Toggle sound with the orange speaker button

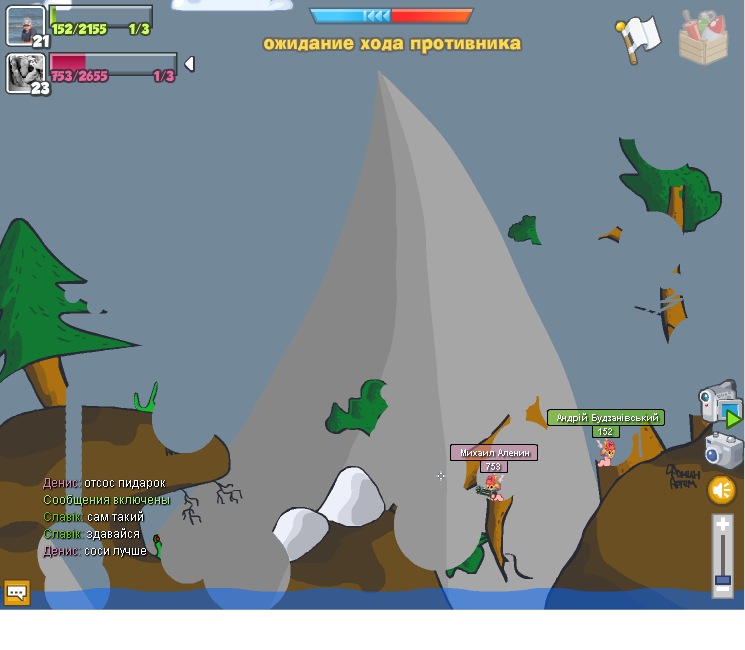[722, 490]
